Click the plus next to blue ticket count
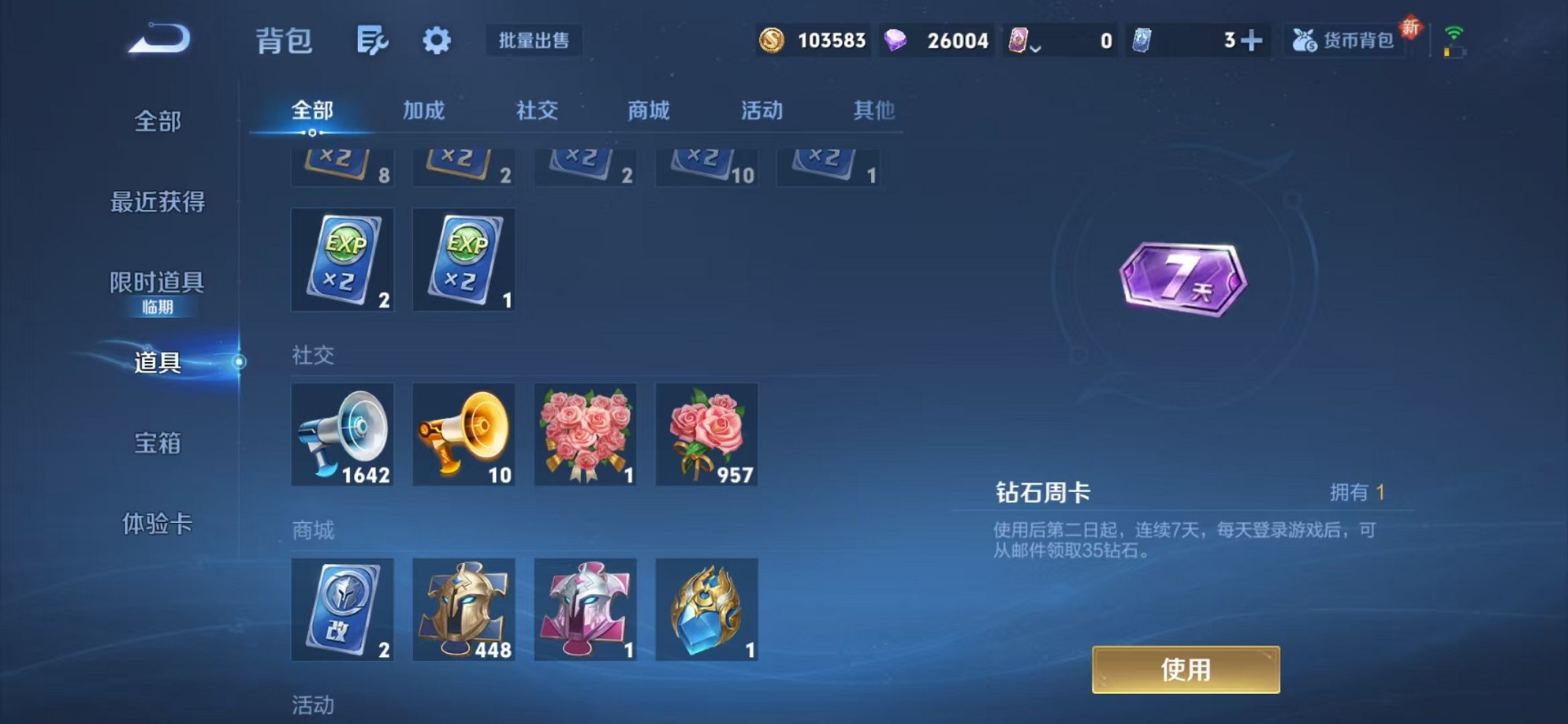 1253,39
